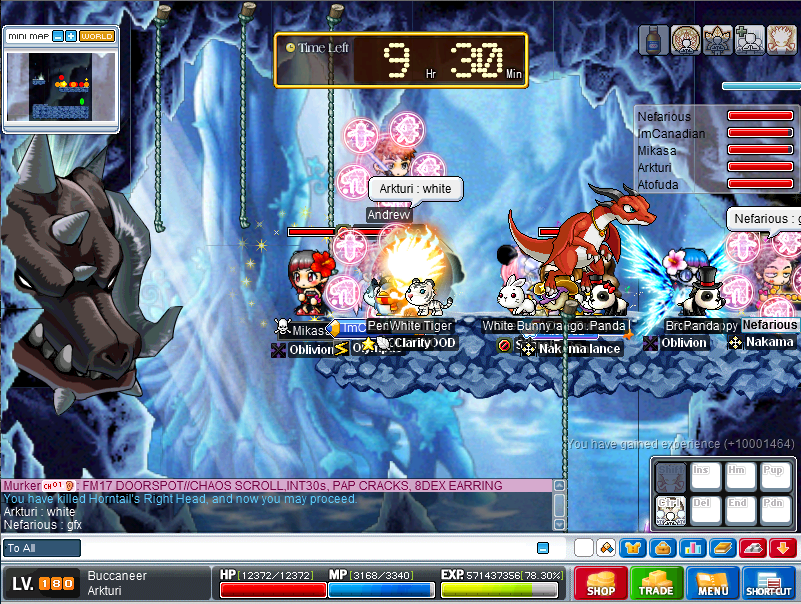Open the WORLD map
801x604 pixels.
pyautogui.click(x=97, y=36)
